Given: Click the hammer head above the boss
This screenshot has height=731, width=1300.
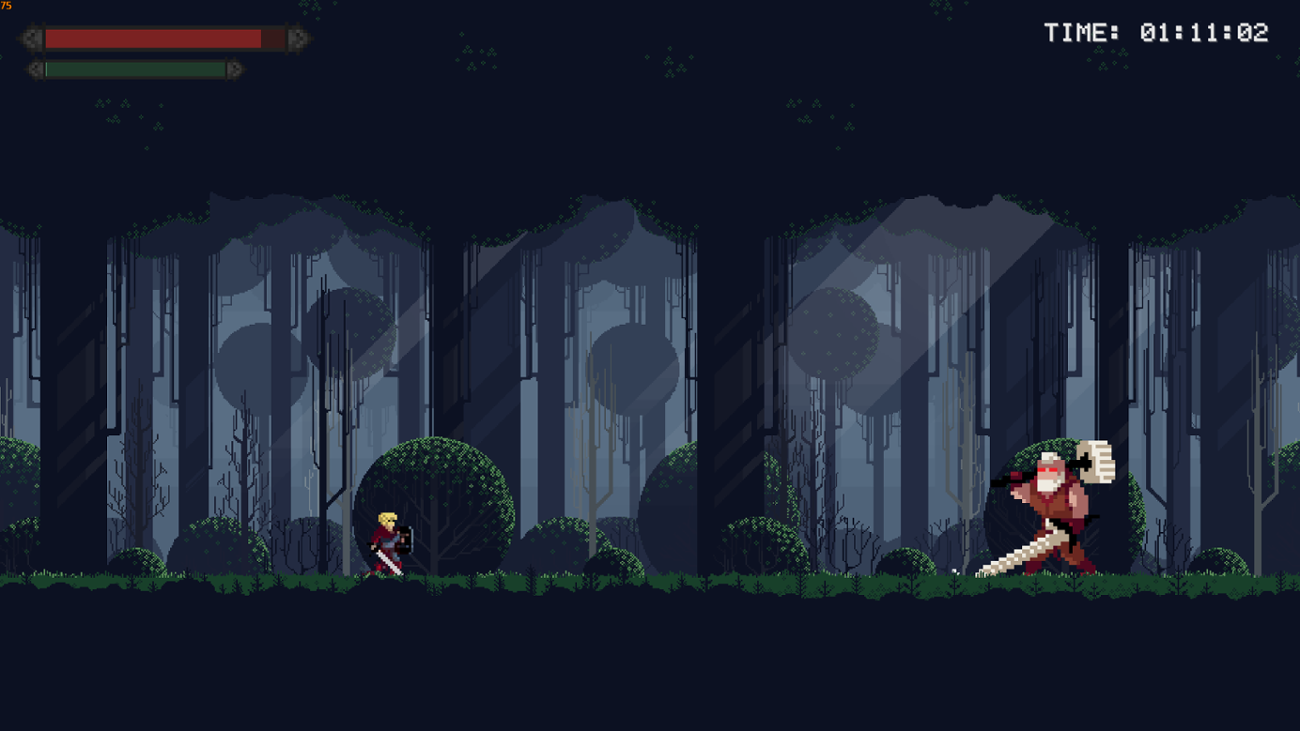Looking at the screenshot, I should 1097,463.
